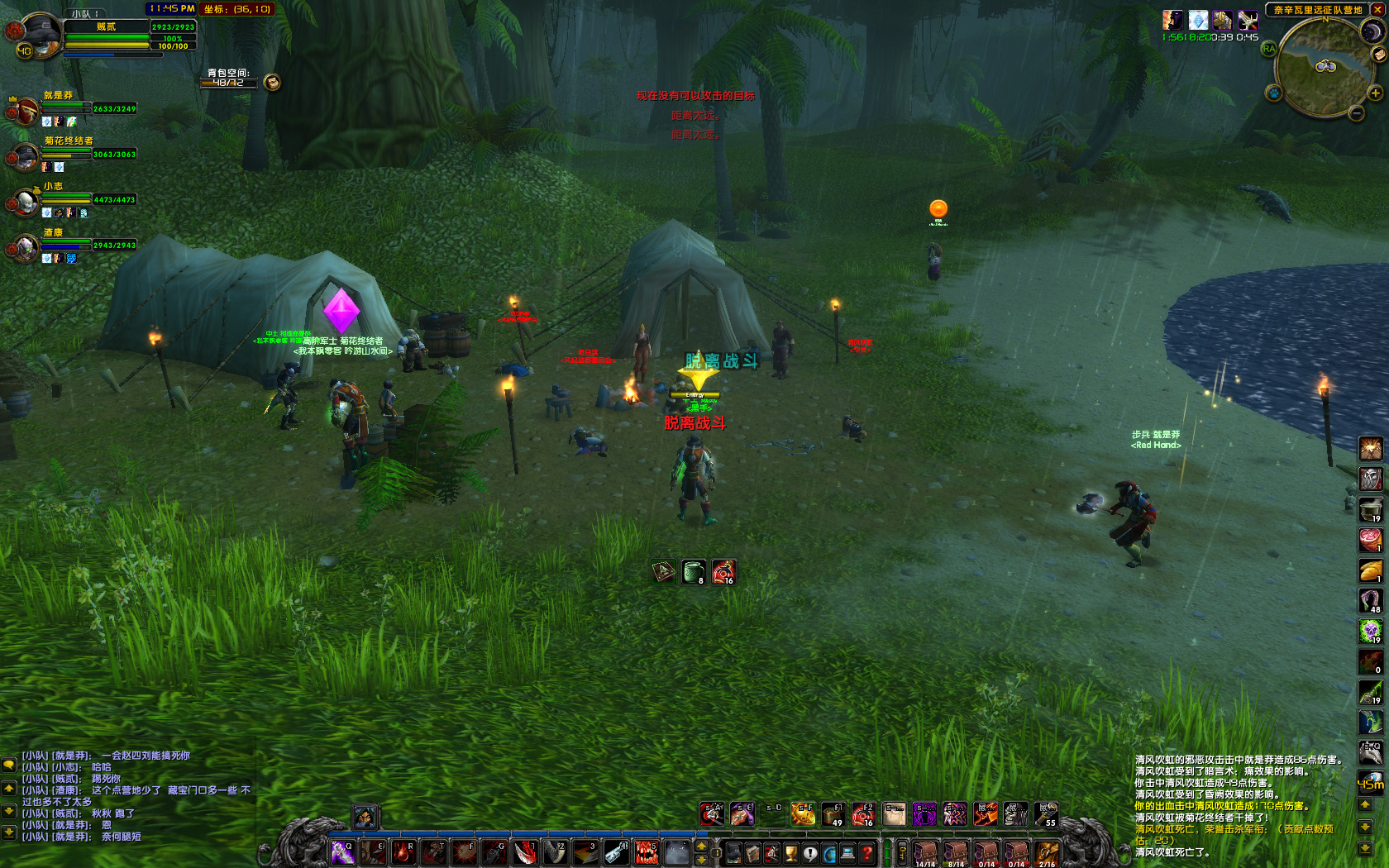Click the green RA minimap button
Screen dimensions: 1389x868
[1269, 49]
